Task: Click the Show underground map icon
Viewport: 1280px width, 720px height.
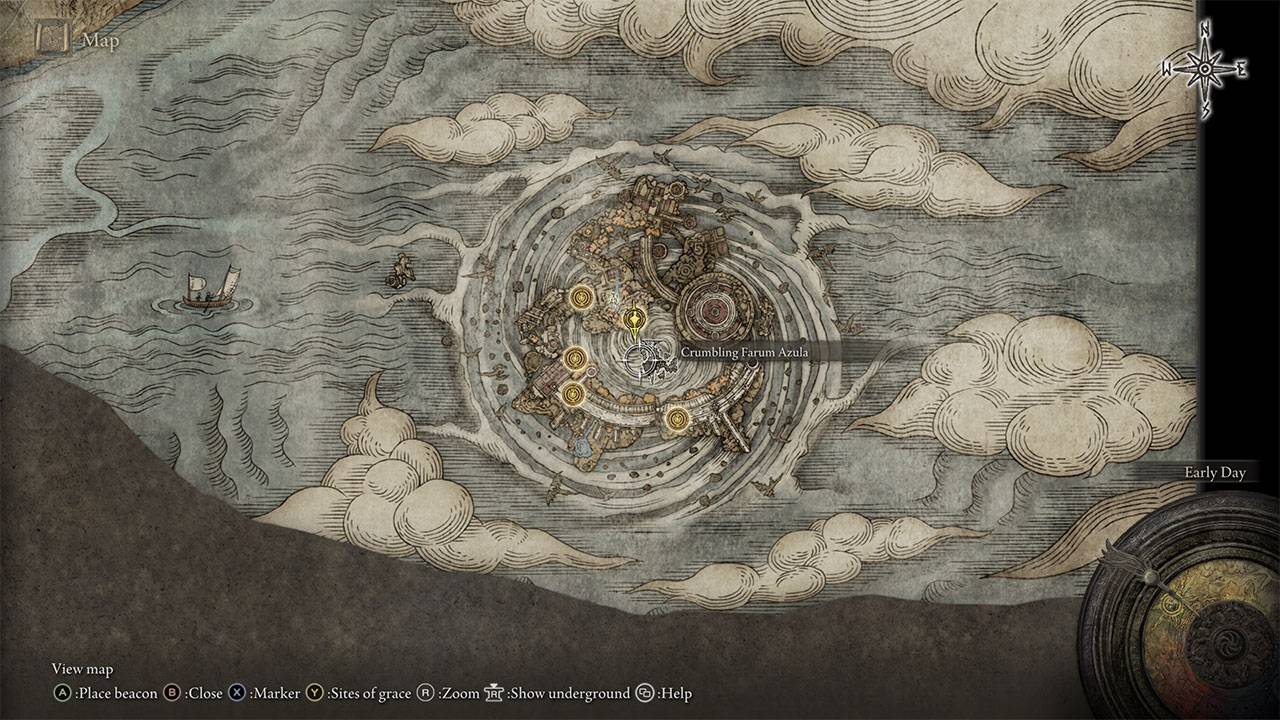Action: 495,693
